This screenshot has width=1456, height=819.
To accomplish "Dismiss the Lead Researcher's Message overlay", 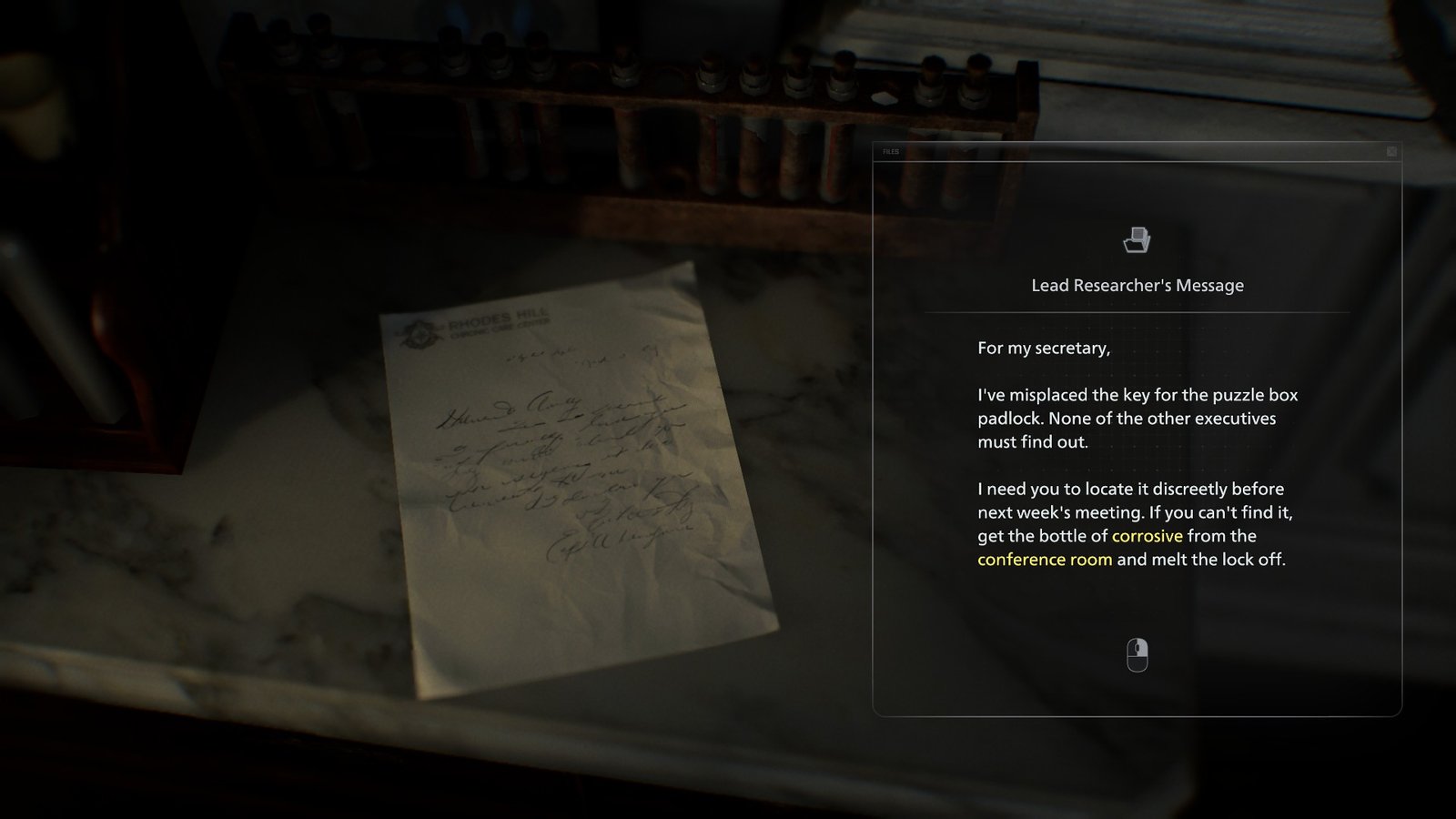I will pyautogui.click(x=1390, y=151).
